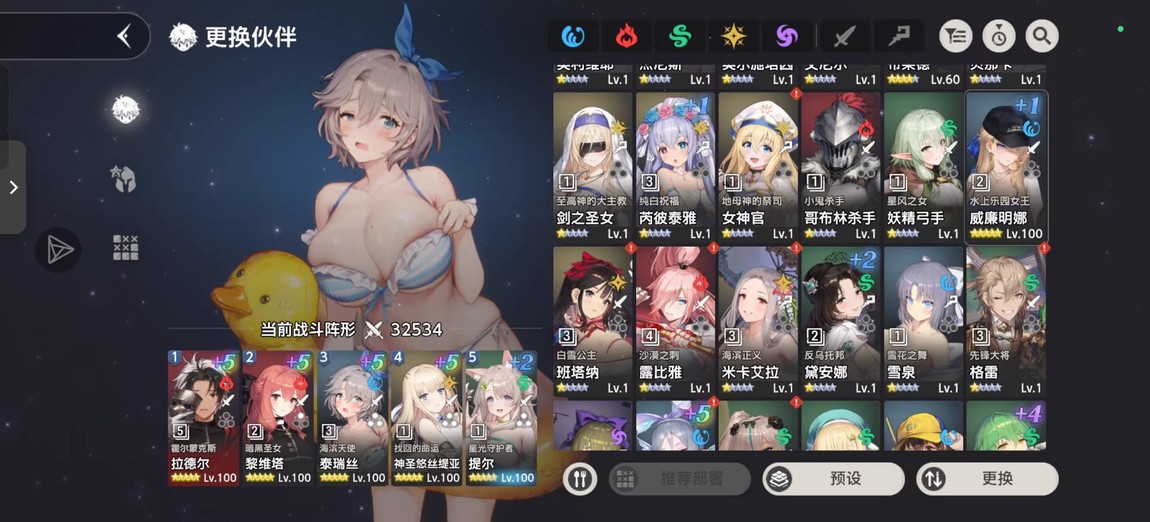This screenshot has width=1150, height=522.
Task: Choose 班塔纳 character card
Action: pos(592,320)
